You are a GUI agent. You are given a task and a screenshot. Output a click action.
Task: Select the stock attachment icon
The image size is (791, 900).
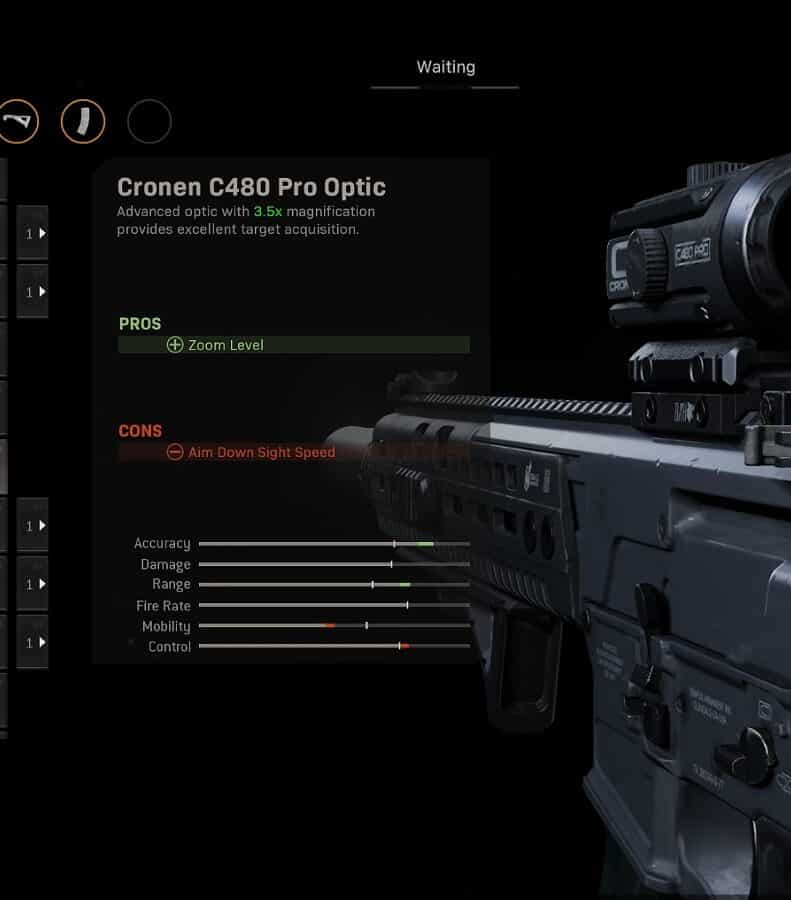[x=17, y=122]
